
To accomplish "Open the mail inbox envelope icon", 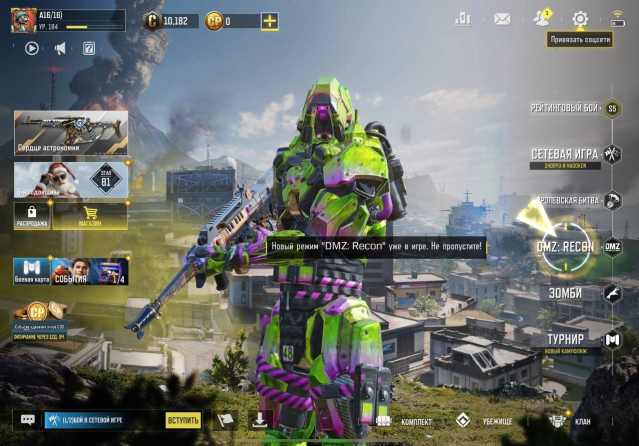I will pyautogui.click(x=502, y=19).
